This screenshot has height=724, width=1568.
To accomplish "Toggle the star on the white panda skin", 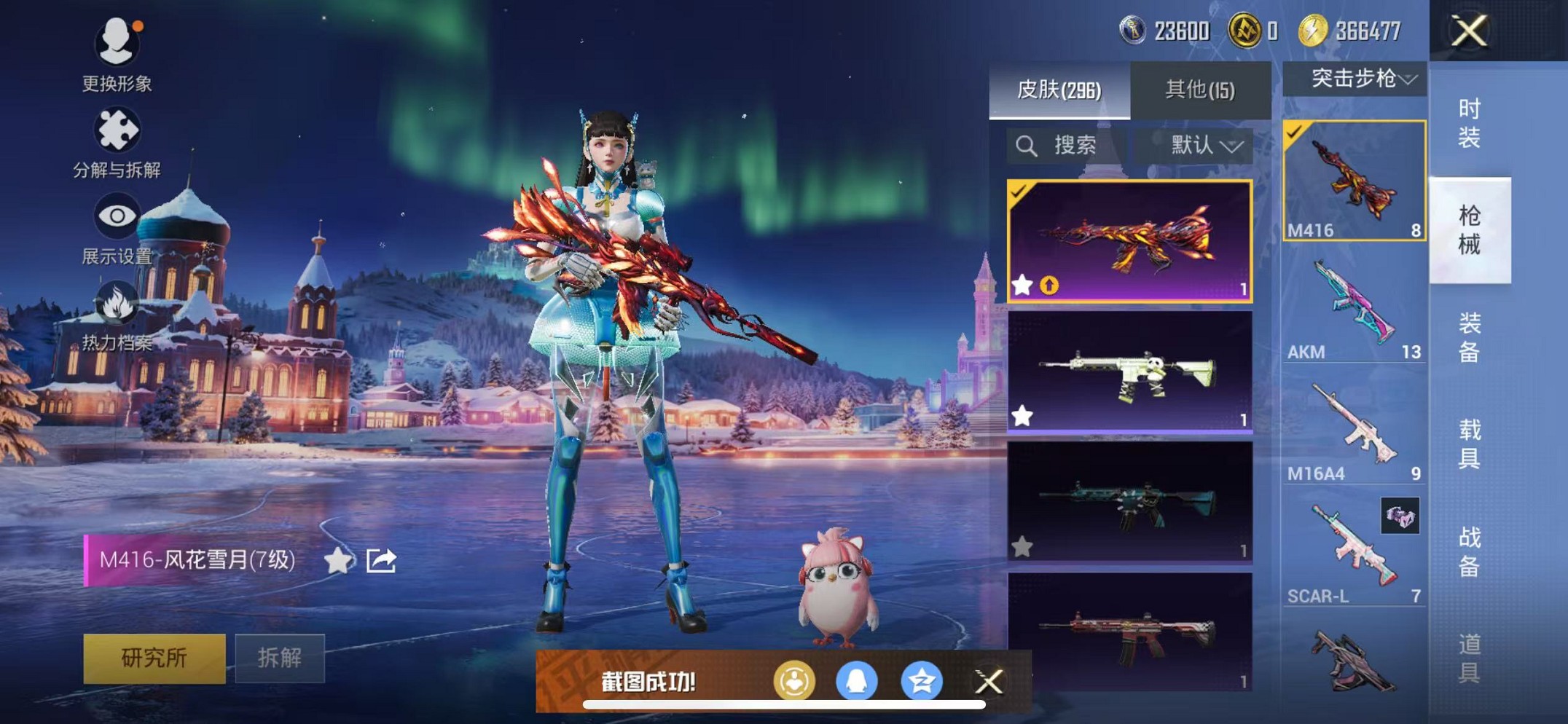I will 1023,414.
